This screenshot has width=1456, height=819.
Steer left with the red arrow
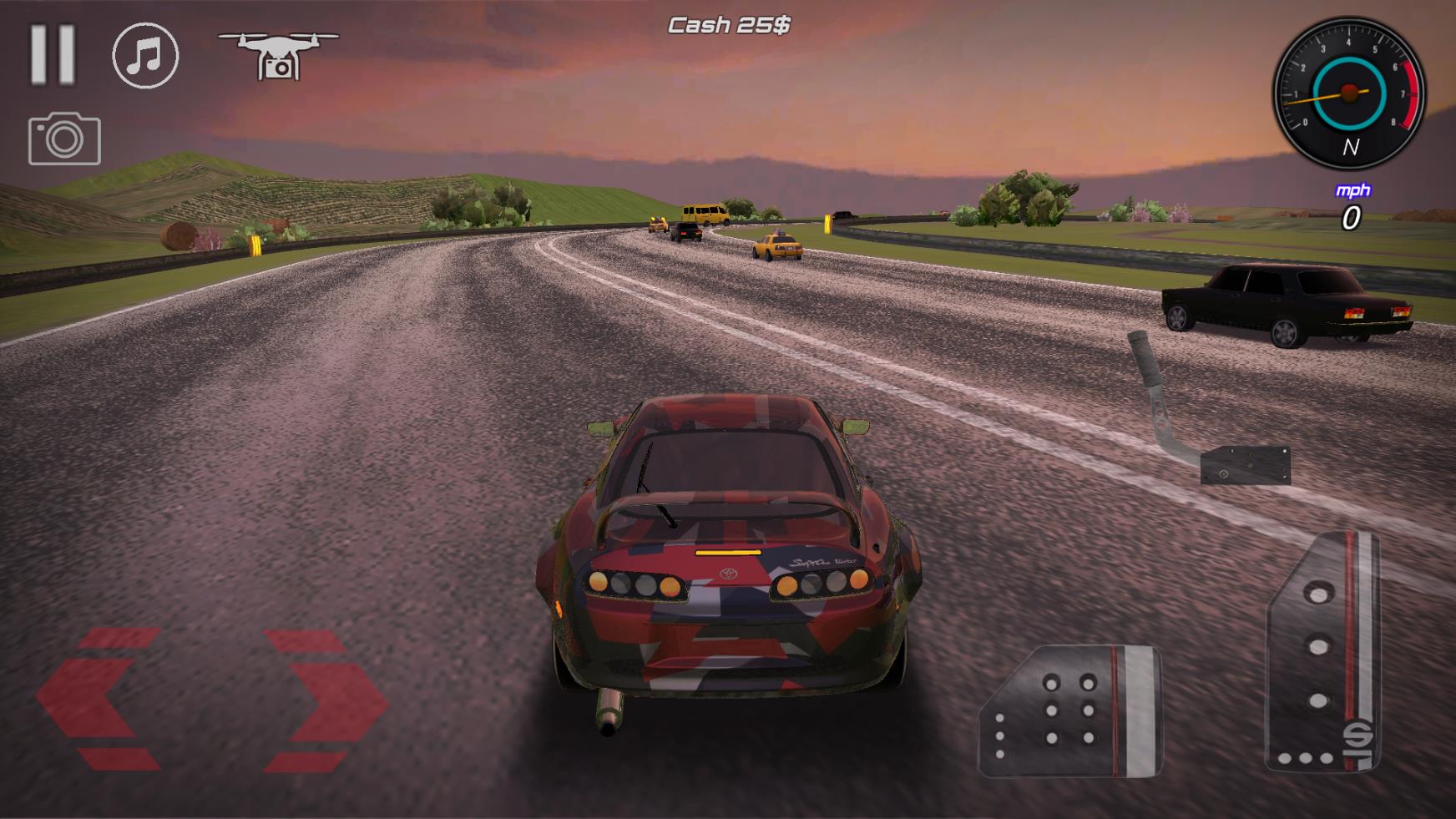click(96, 700)
